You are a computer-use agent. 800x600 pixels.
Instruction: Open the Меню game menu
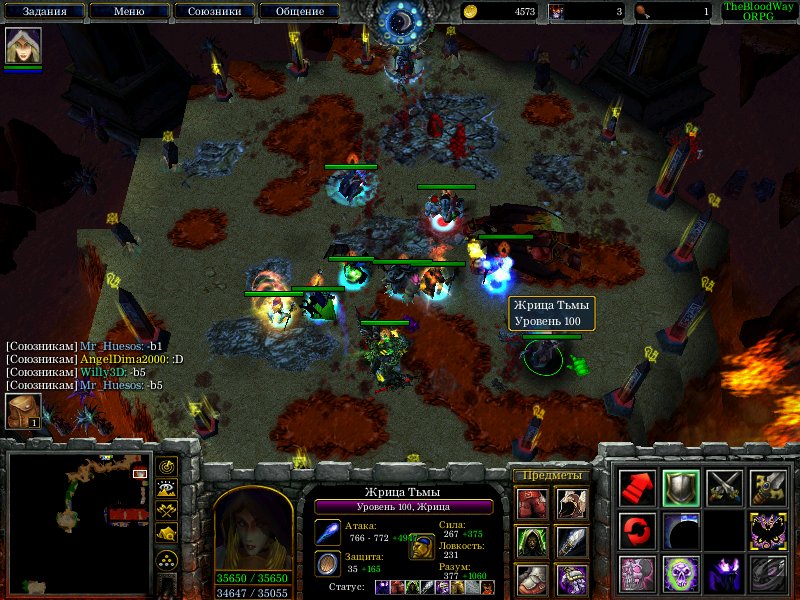[128, 12]
